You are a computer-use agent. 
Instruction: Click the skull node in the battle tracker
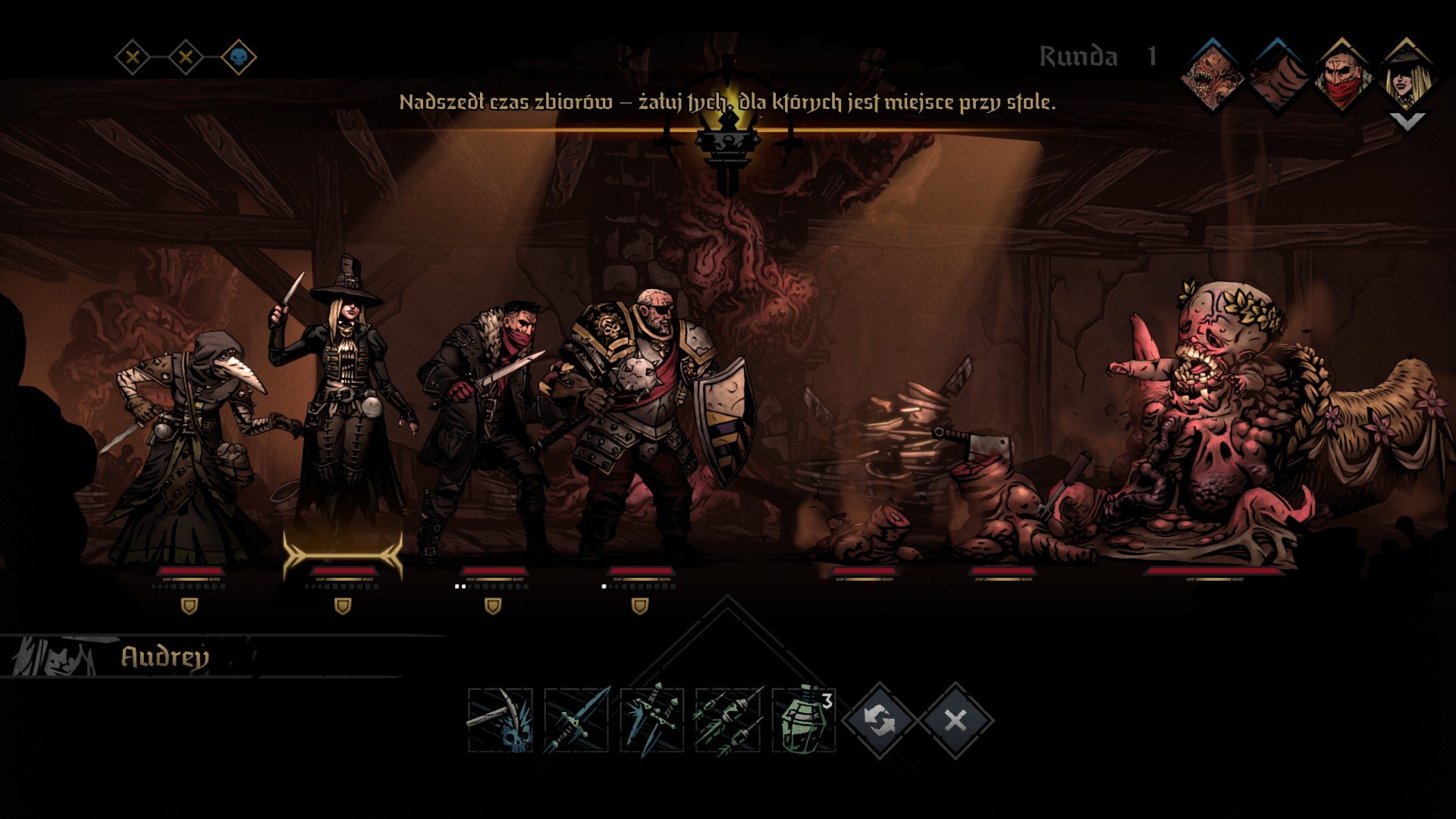(239, 57)
